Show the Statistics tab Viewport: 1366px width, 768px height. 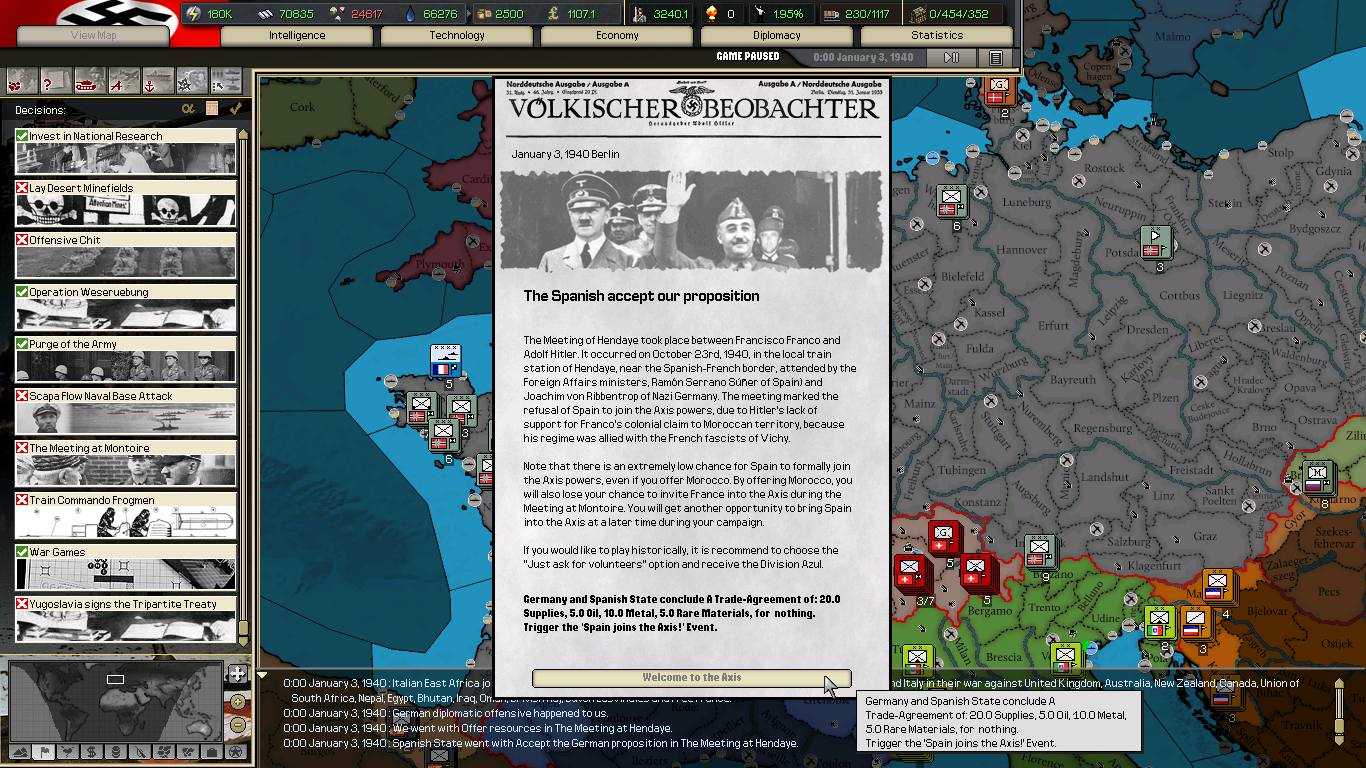click(937, 36)
